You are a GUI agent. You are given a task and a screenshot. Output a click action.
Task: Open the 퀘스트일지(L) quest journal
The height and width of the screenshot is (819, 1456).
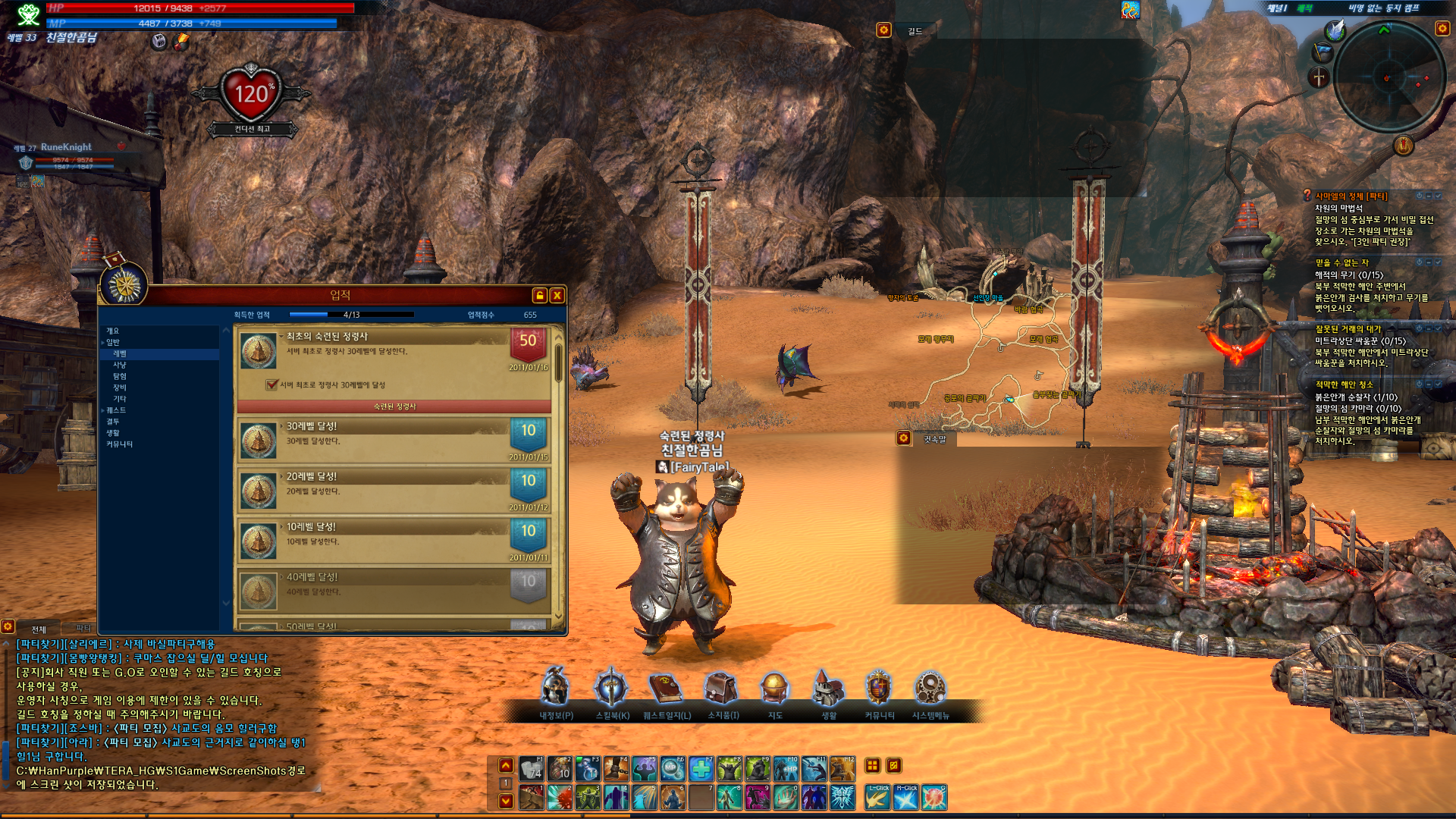[x=667, y=689]
